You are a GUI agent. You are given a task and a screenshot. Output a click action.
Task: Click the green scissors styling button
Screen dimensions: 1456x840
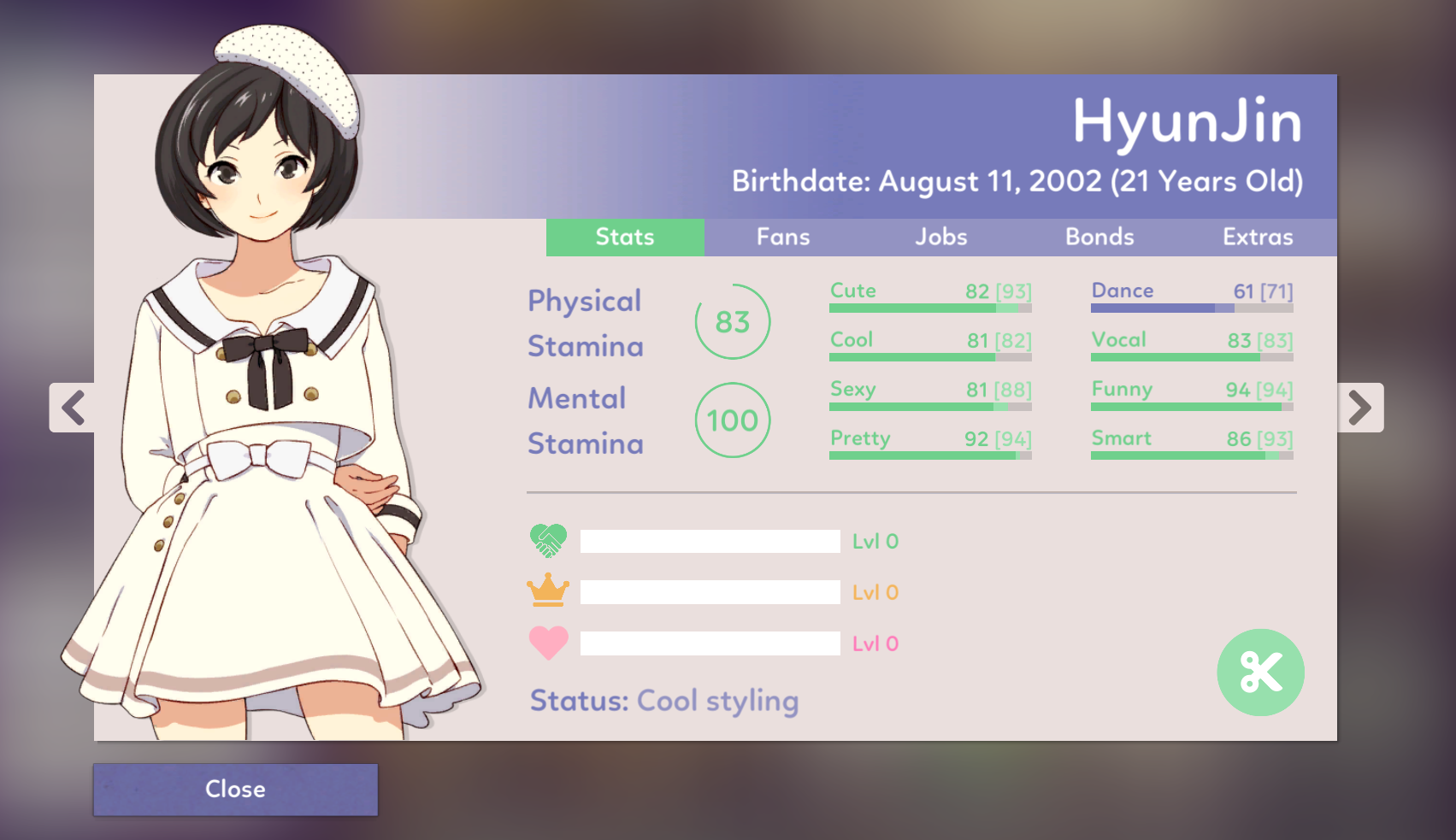pyautogui.click(x=1260, y=673)
